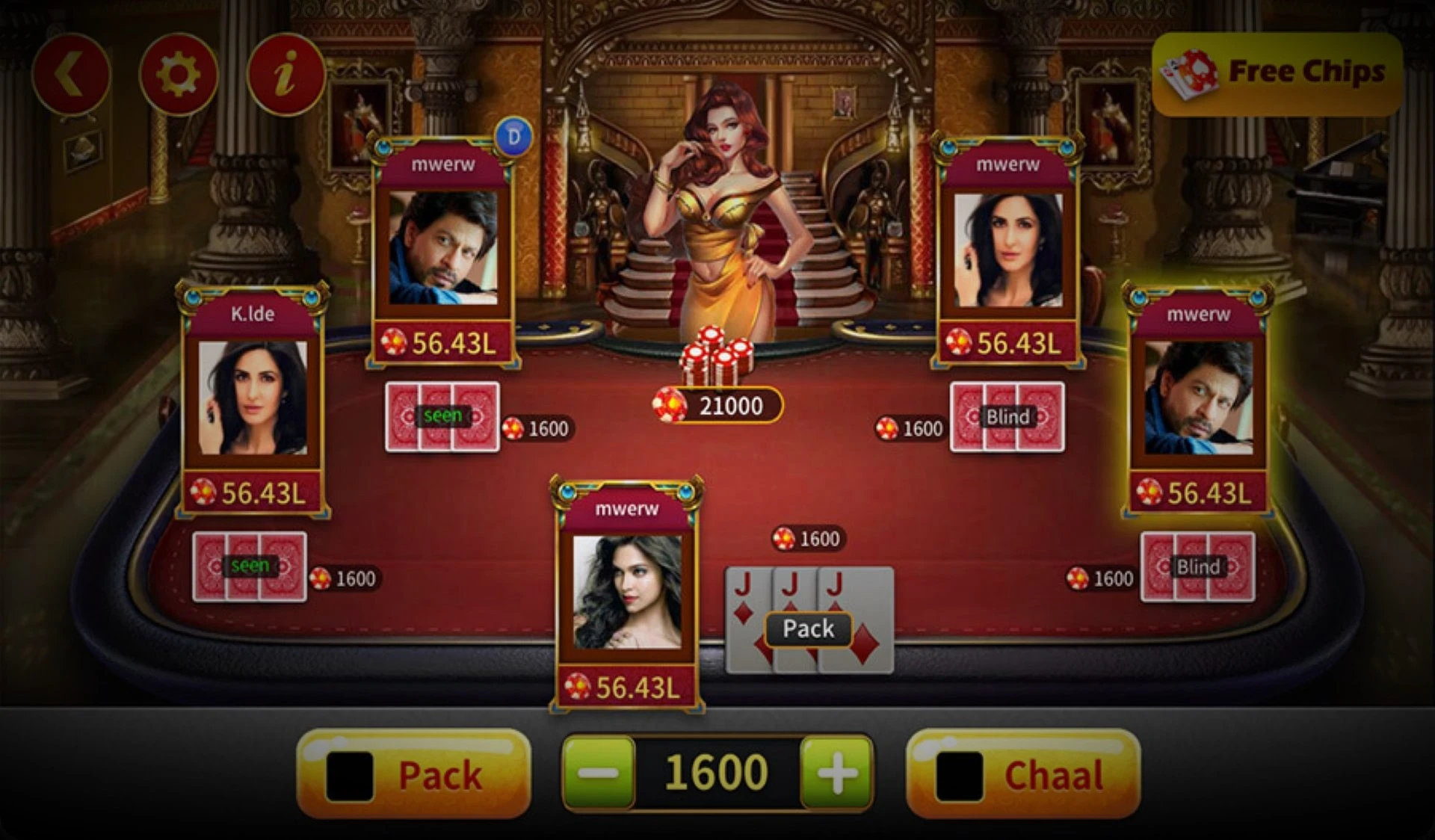
Task: Toggle the 'seen' status on K.lde's cards
Action: tap(250, 564)
